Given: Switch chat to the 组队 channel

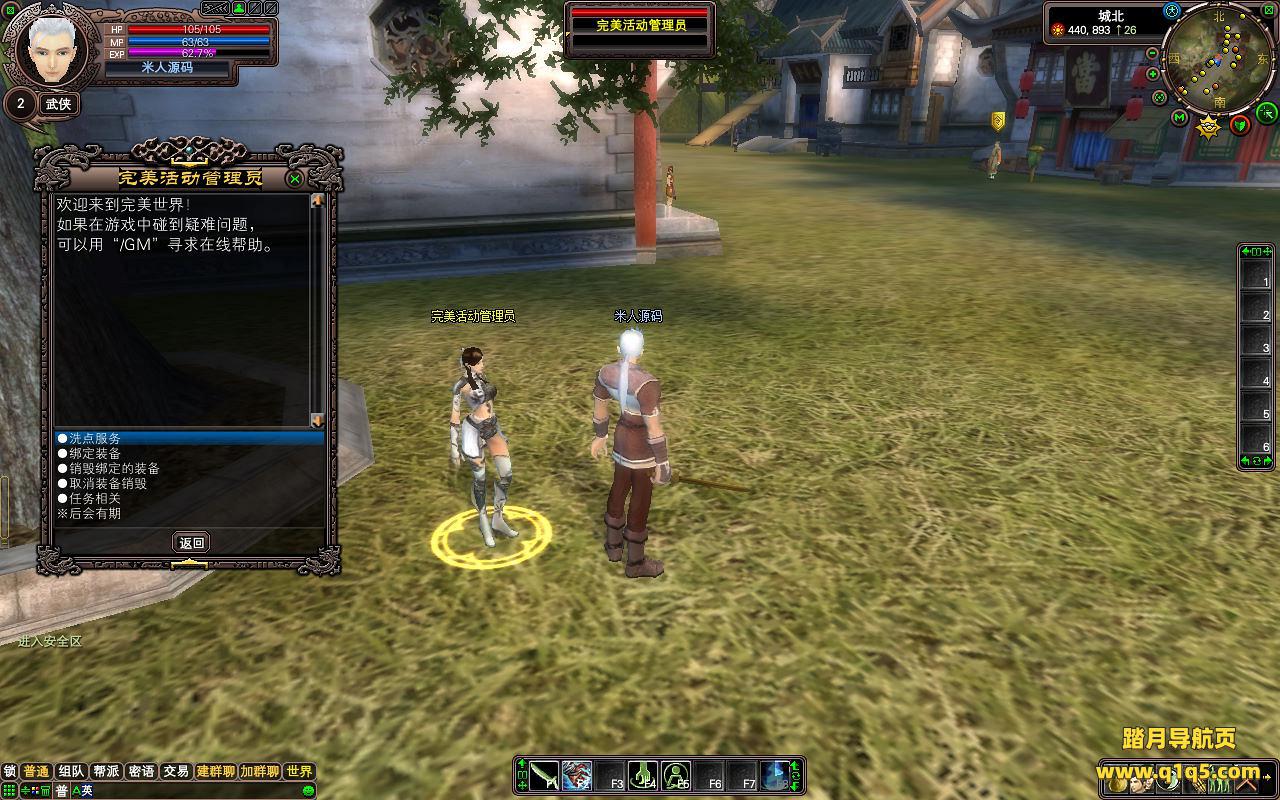Looking at the screenshot, I should [71, 771].
